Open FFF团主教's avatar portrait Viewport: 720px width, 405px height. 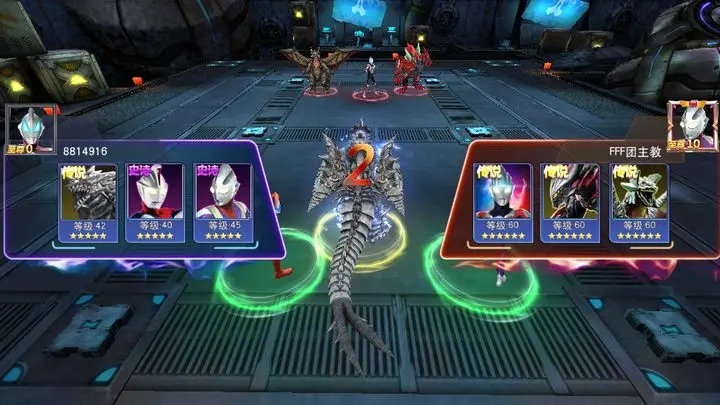(692, 126)
